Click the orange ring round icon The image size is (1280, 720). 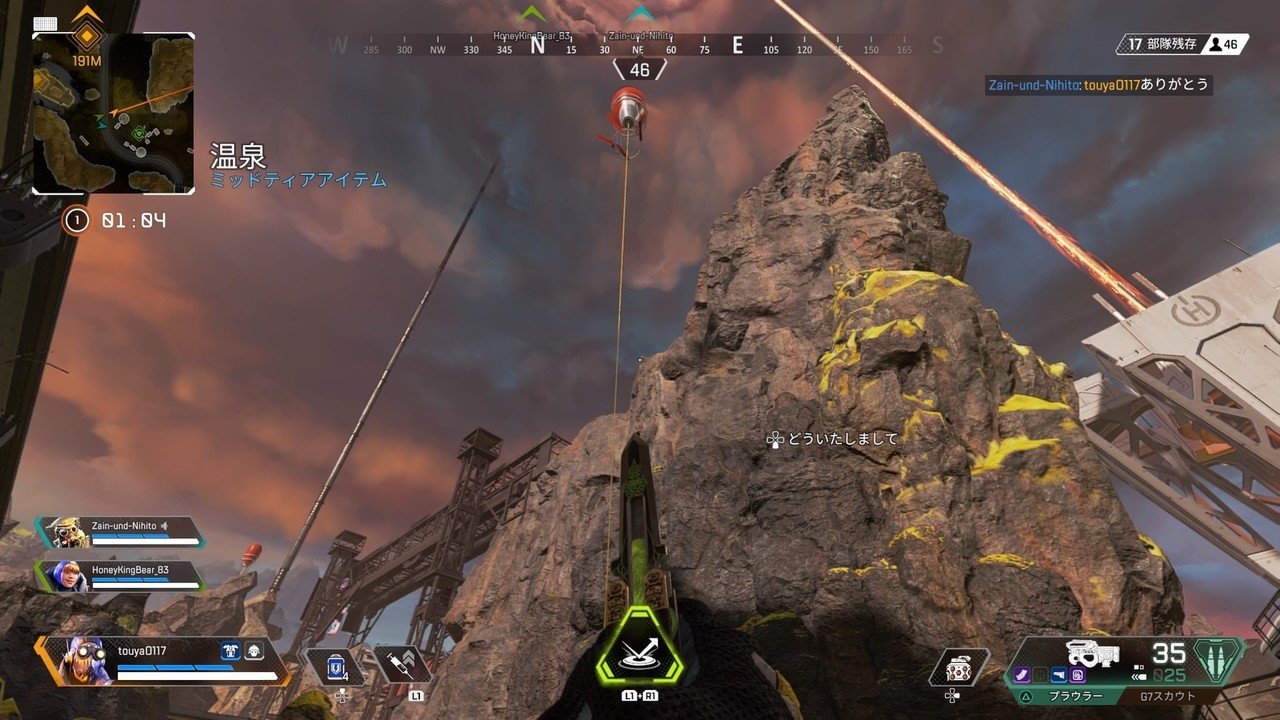[x=76, y=220]
